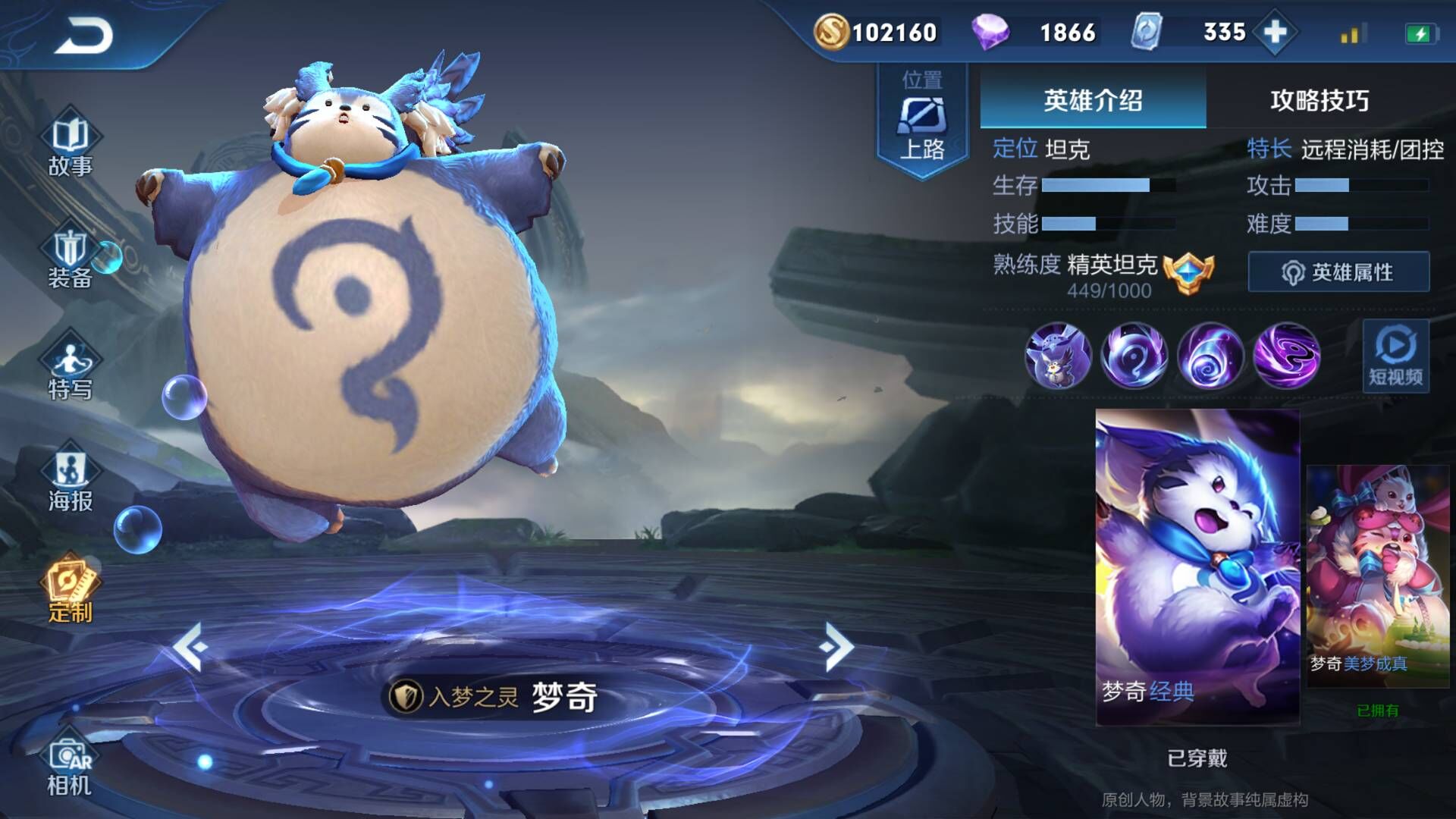This screenshot has width=1456, height=819.
Task: Open the 故事 story section
Action: pyautogui.click(x=70, y=146)
